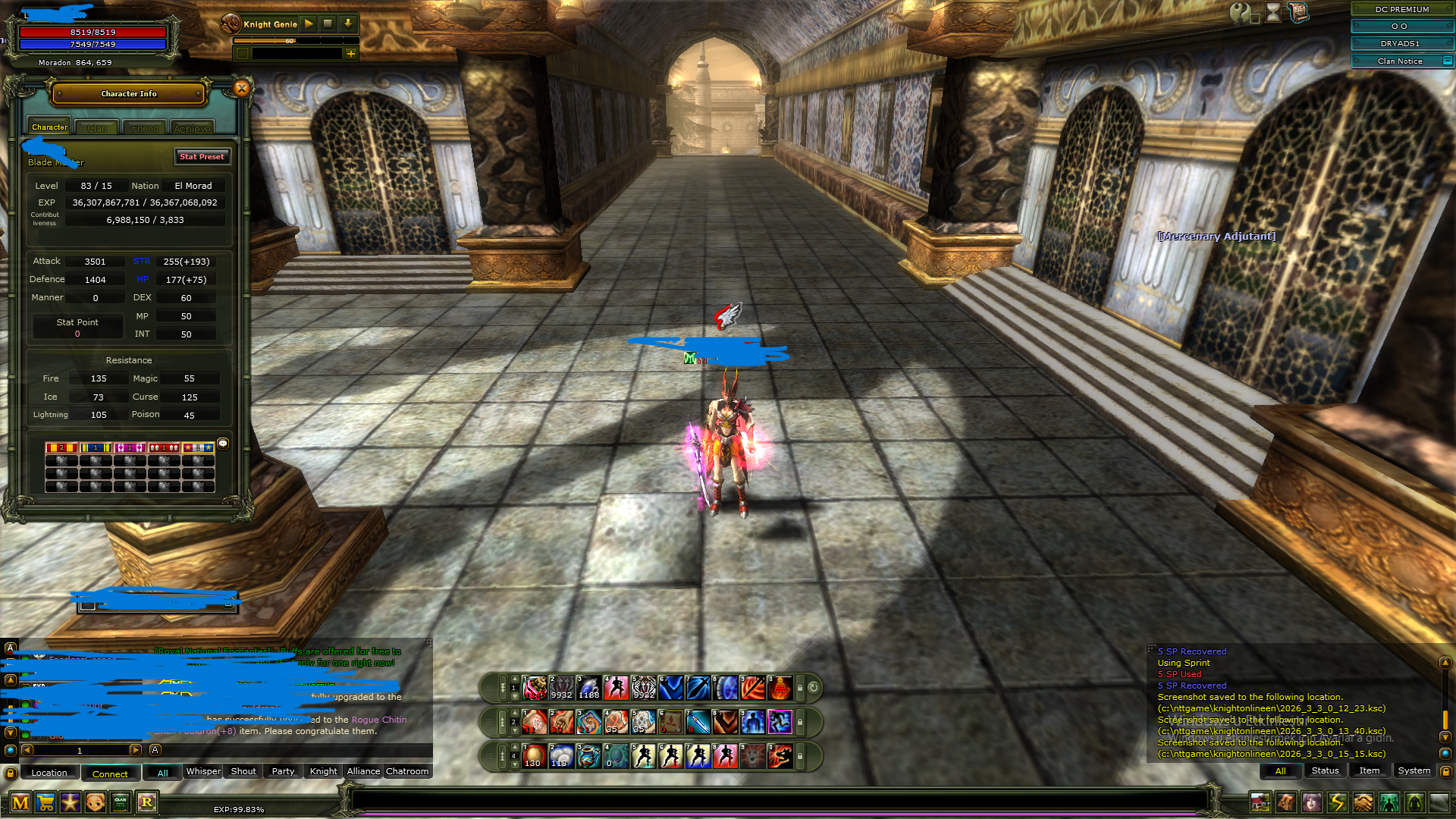Choose the Alliance chat tab

click(363, 771)
